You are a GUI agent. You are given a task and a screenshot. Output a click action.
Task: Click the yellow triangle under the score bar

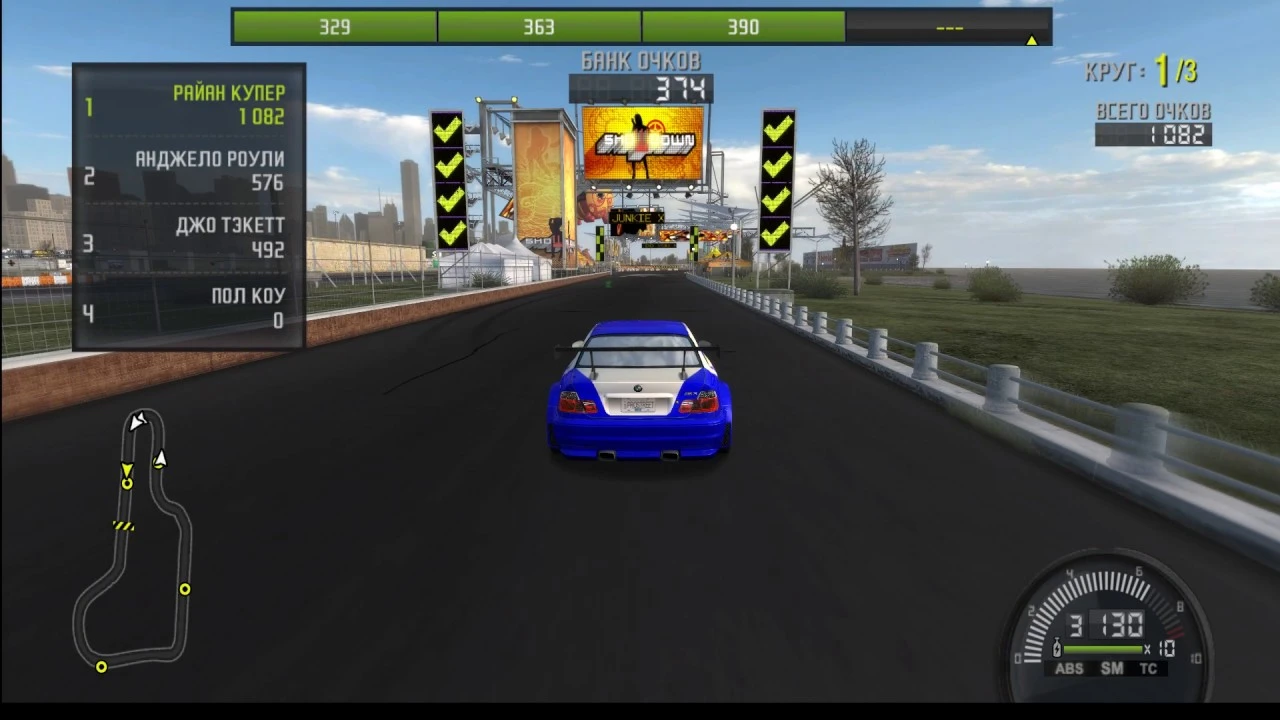pyautogui.click(x=1031, y=41)
